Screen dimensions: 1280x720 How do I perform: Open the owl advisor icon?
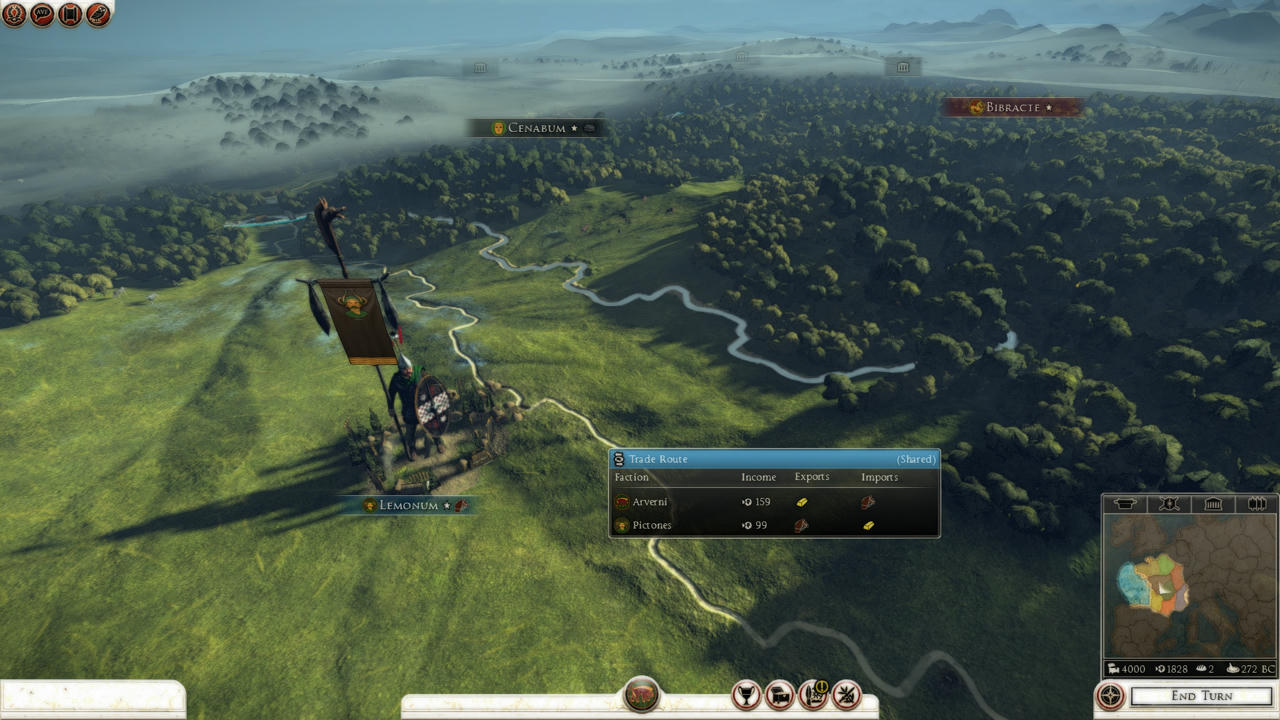click(98, 14)
